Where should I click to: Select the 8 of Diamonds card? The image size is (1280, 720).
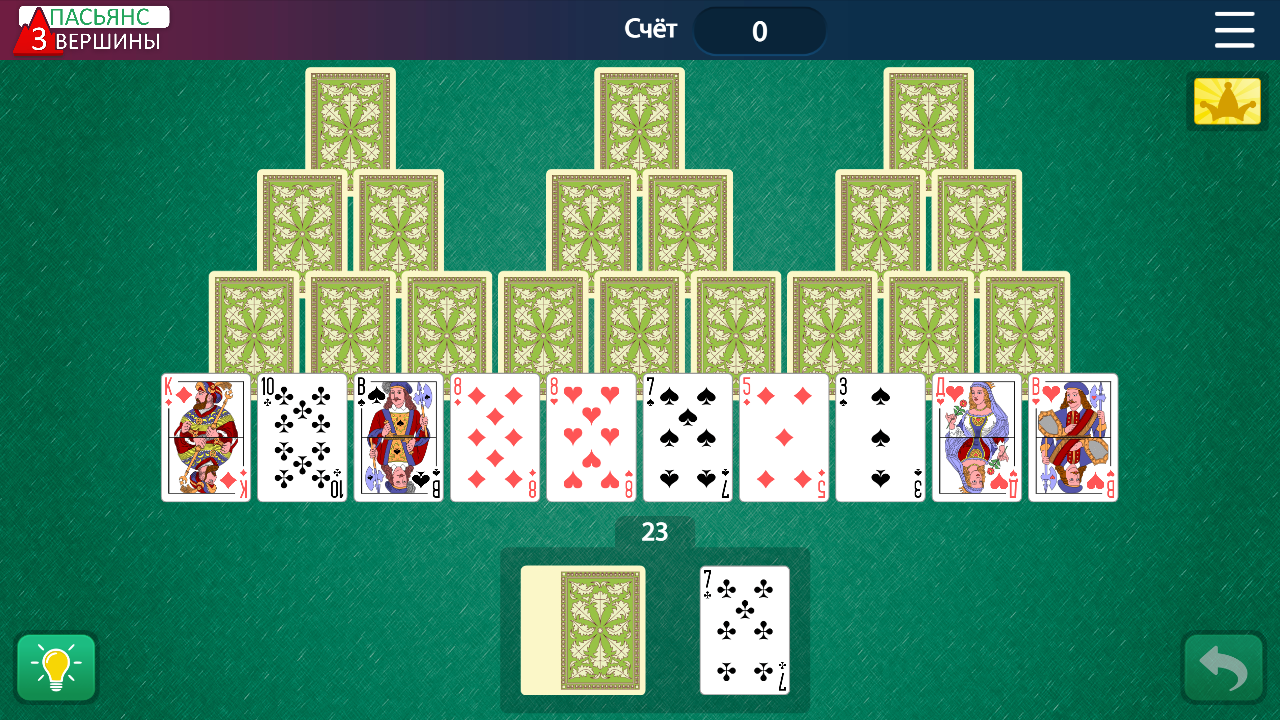coord(494,437)
